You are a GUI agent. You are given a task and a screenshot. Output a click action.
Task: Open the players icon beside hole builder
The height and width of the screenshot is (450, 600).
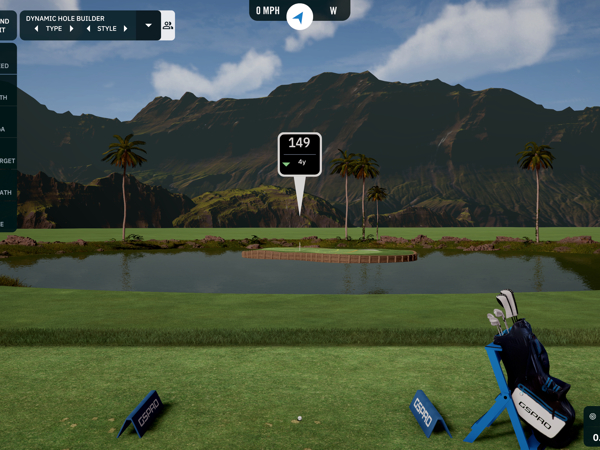click(x=167, y=25)
